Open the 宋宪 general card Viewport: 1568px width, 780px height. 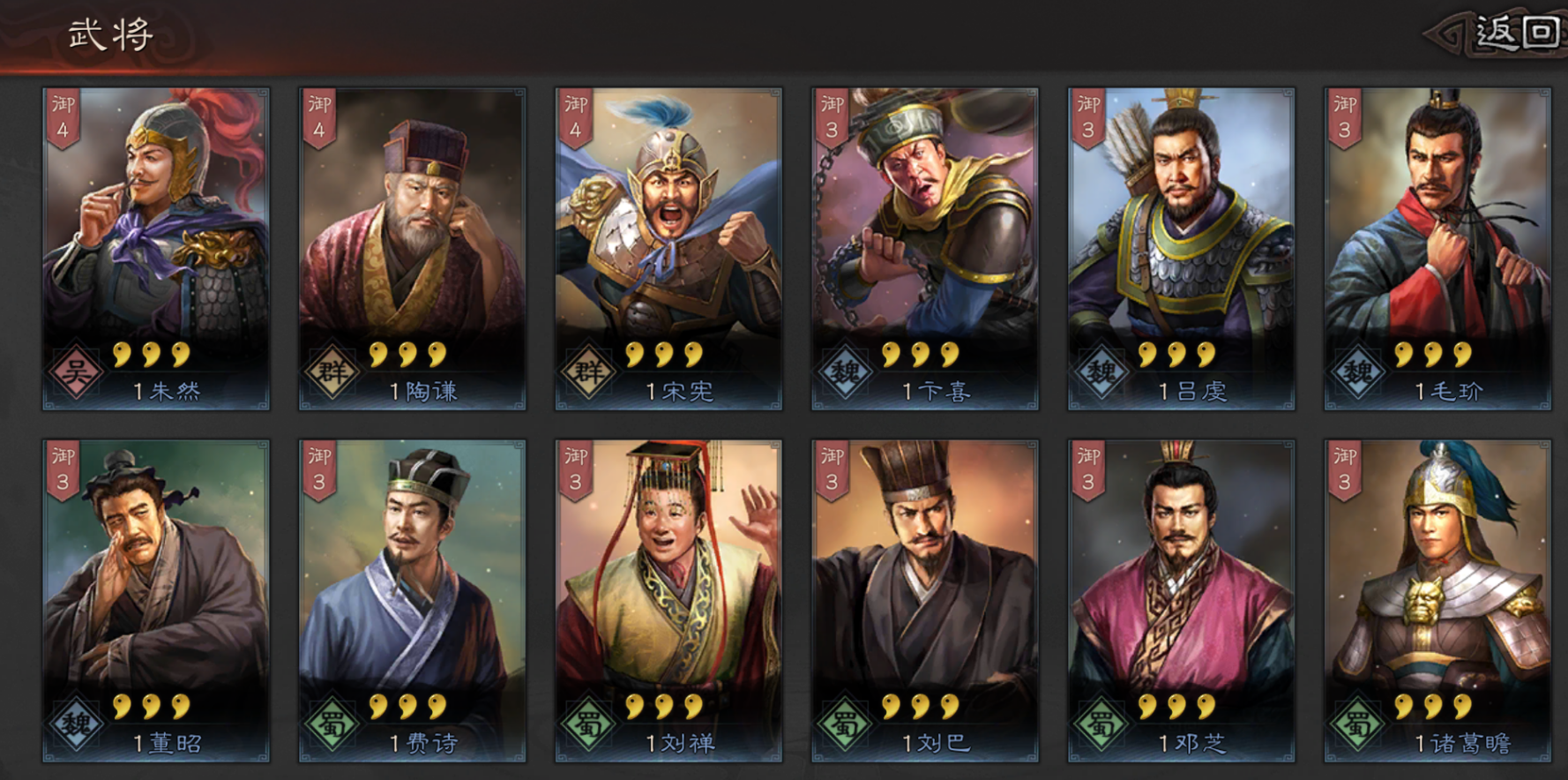(x=668, y=247)
